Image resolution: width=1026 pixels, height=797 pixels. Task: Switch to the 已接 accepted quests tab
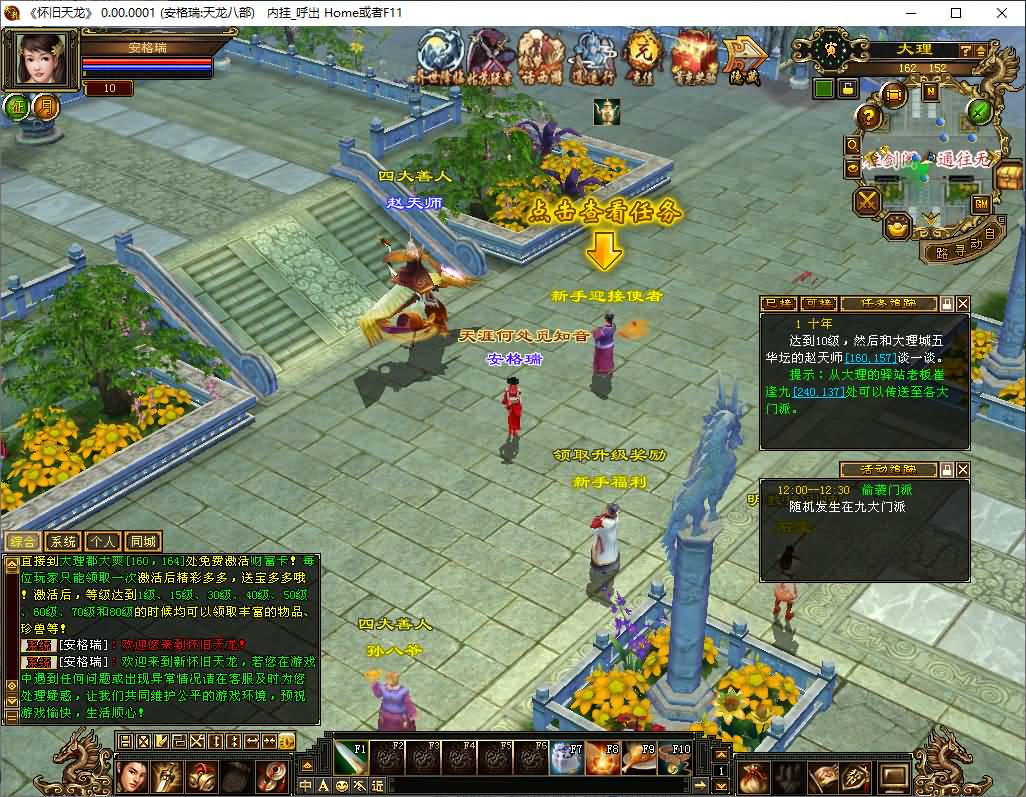pos(778,303)
